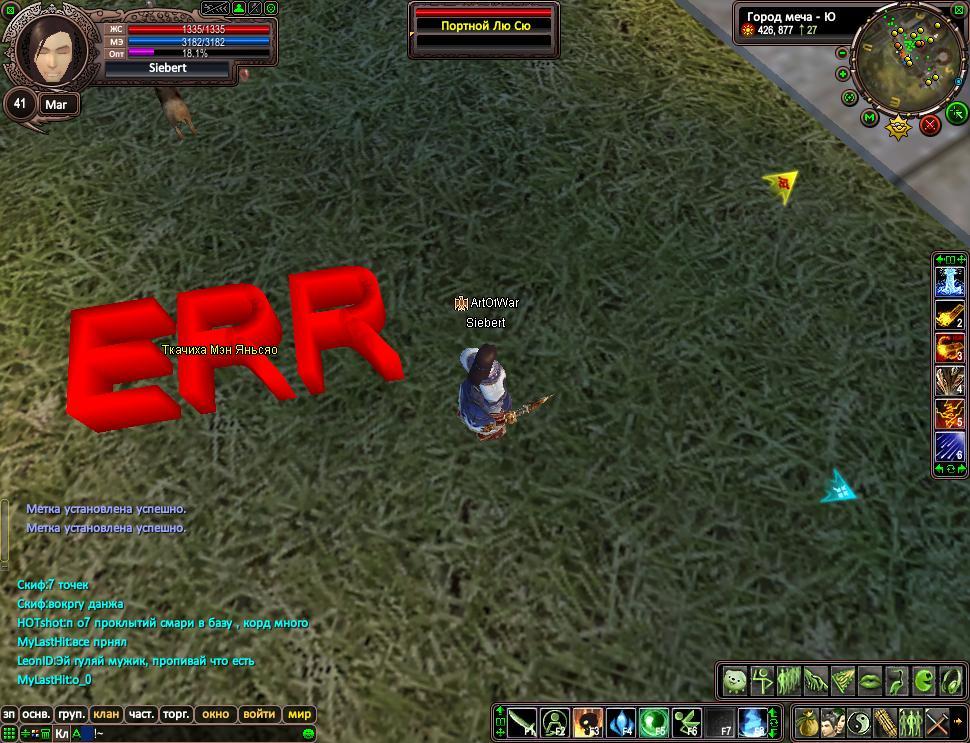Click the войти chat button

click(x=259, y=714)
